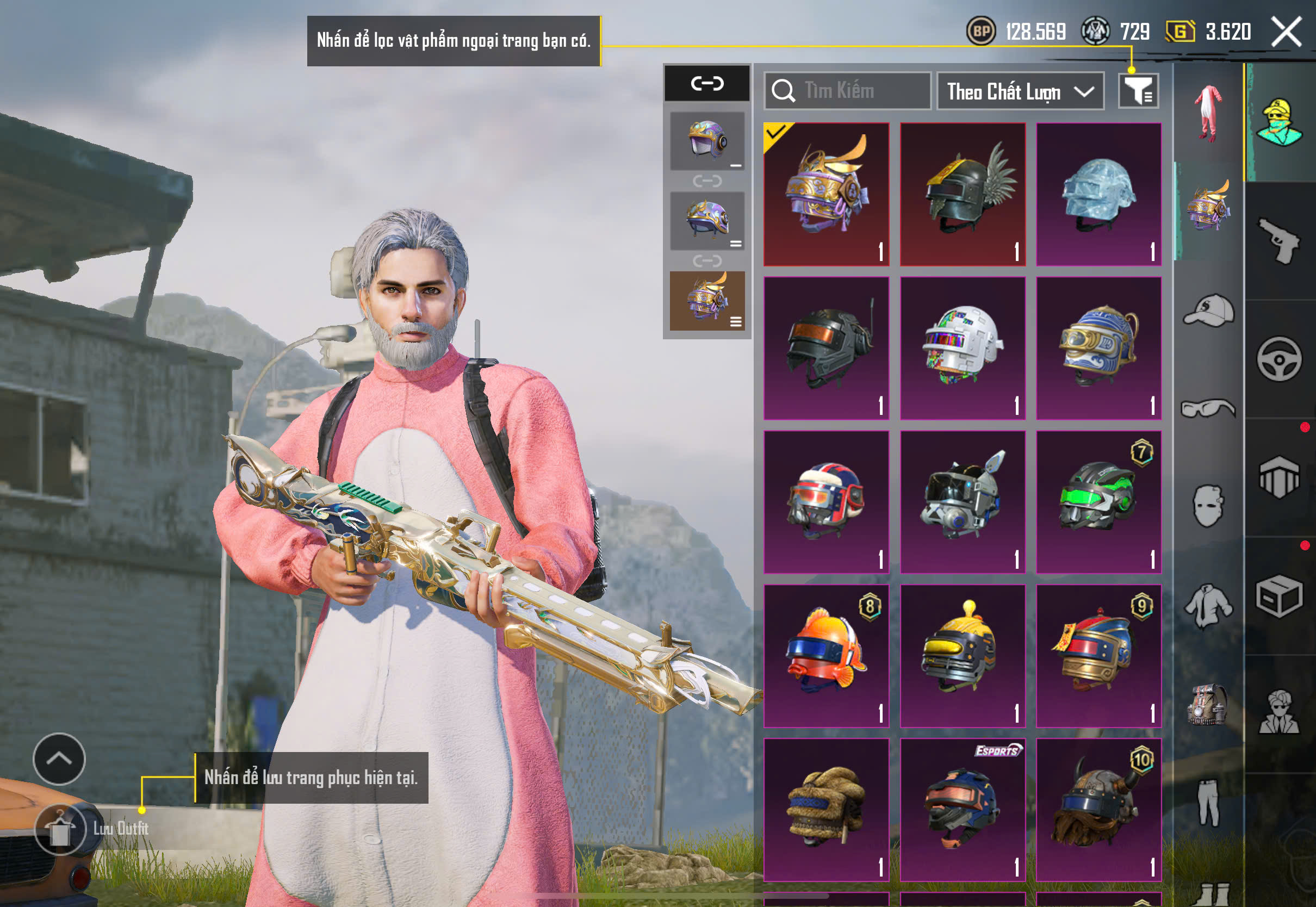Switch to the steering wheel vehicle tab

point(1280,359)
